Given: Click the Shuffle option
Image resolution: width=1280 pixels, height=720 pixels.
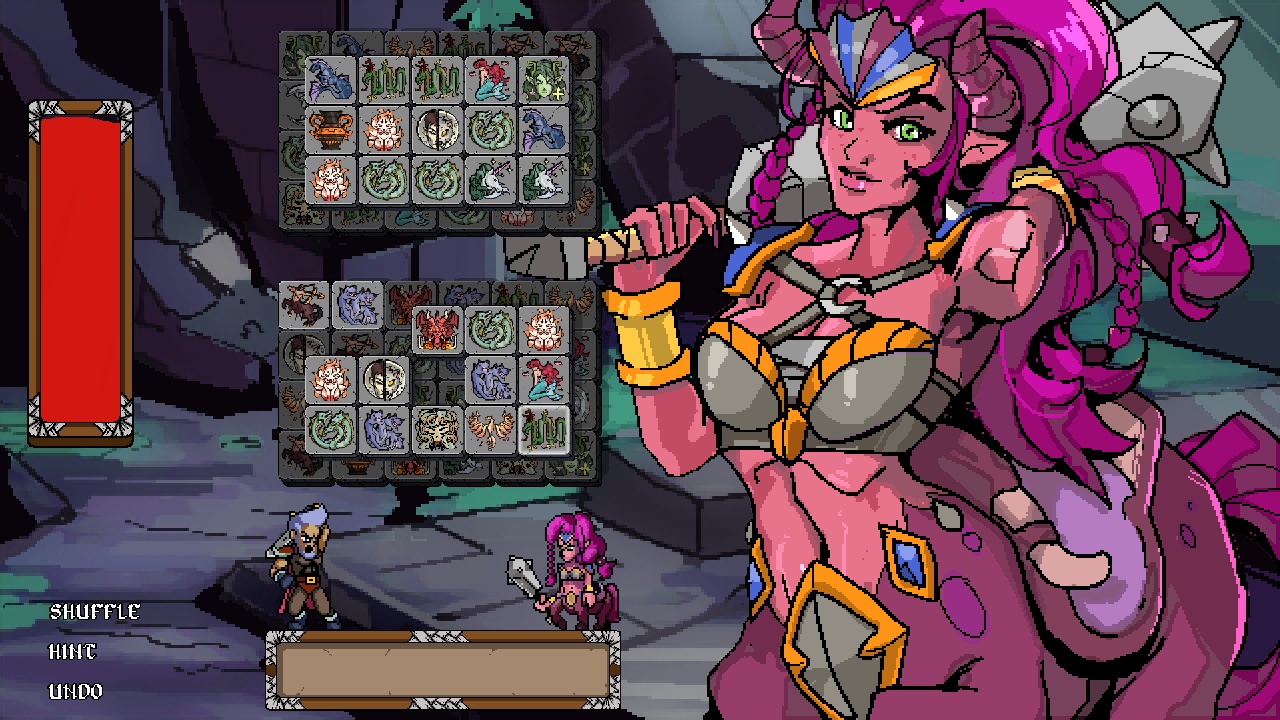Looking at the screenshot, I should (94, 611).
